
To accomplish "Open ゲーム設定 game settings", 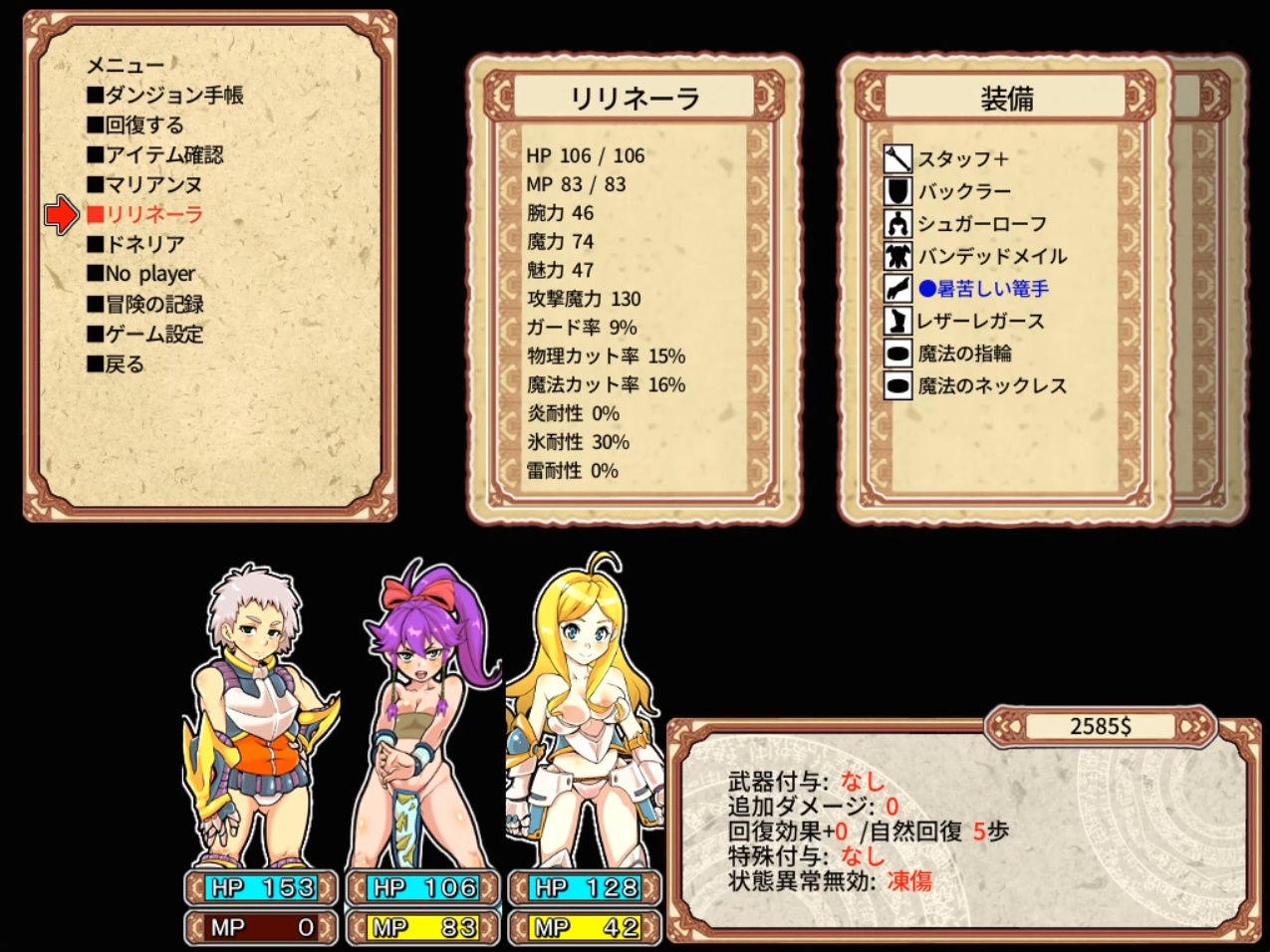I will pos(145,335).
